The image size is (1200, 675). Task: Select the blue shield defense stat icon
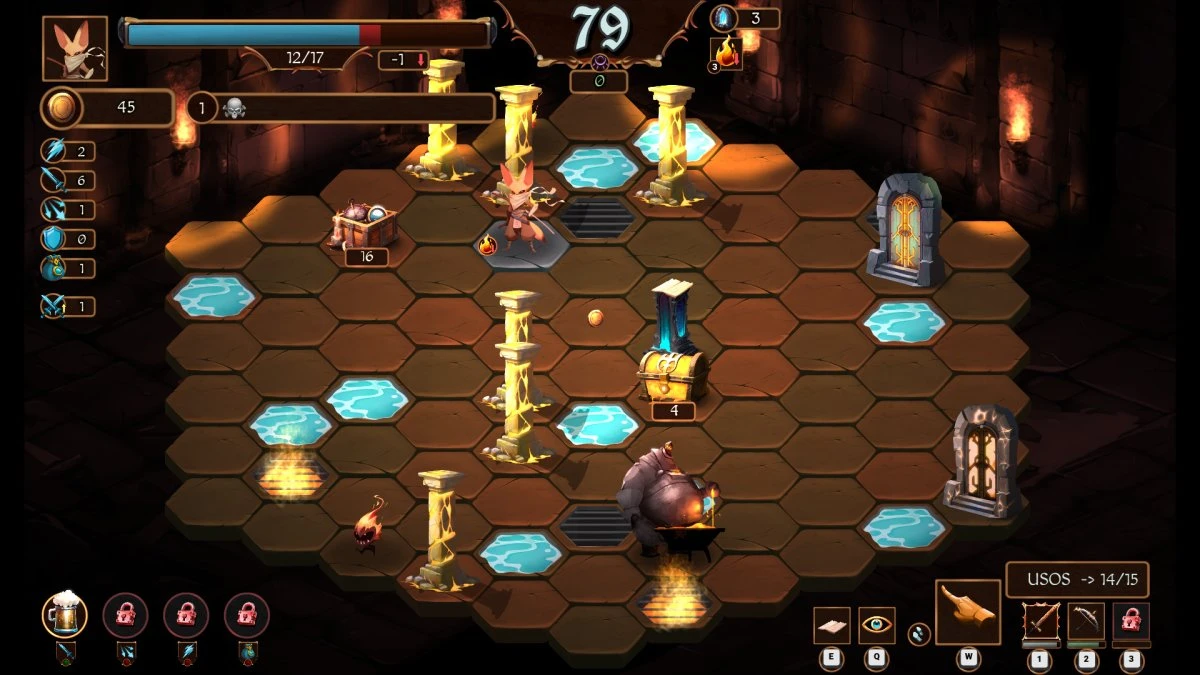(x=53, y=238)
